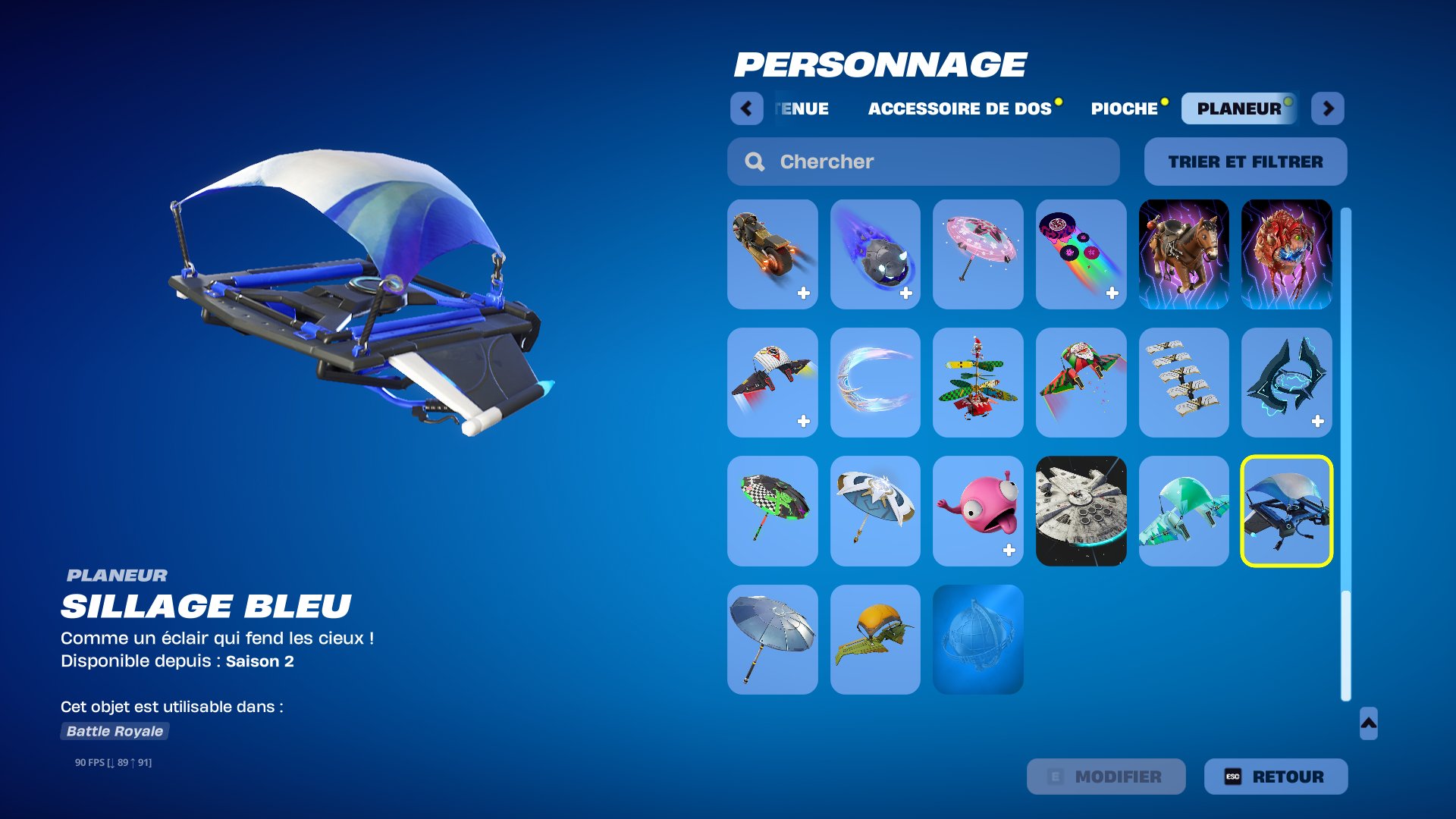Switch to the PIOCHE tab
The width and height of the screenshot is (1456, 819).
1122,108
